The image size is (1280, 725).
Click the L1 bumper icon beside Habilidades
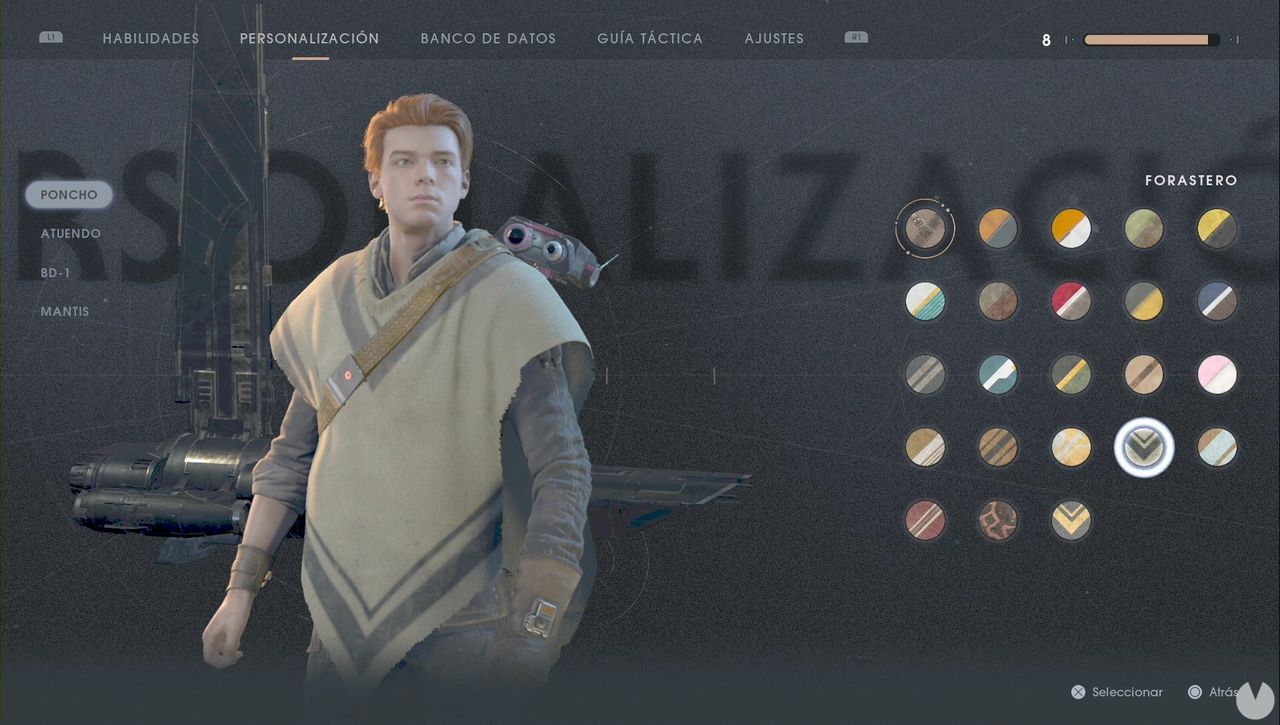[x=51, y=37]
